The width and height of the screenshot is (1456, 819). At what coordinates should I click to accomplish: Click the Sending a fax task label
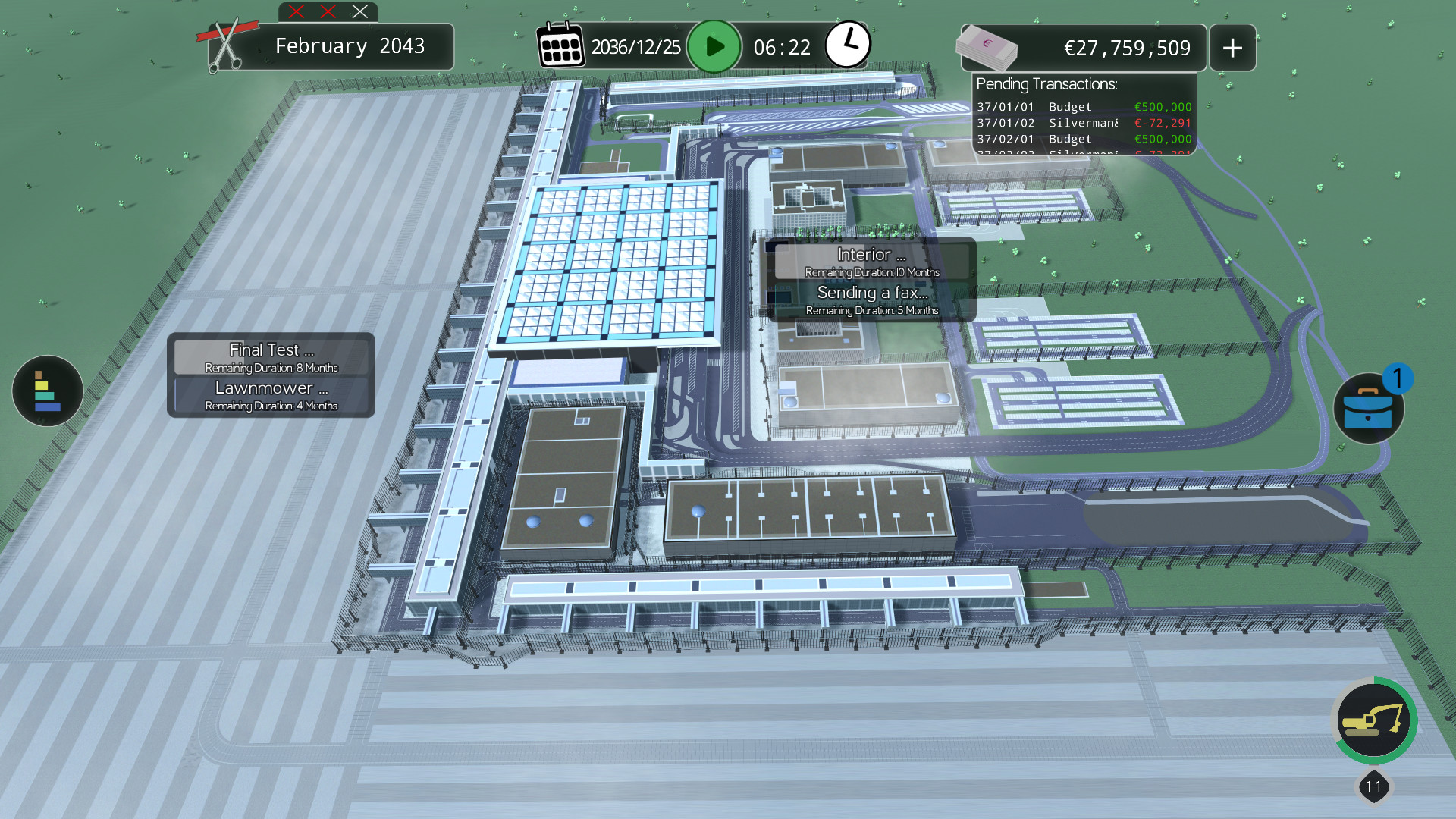(871, 299)
